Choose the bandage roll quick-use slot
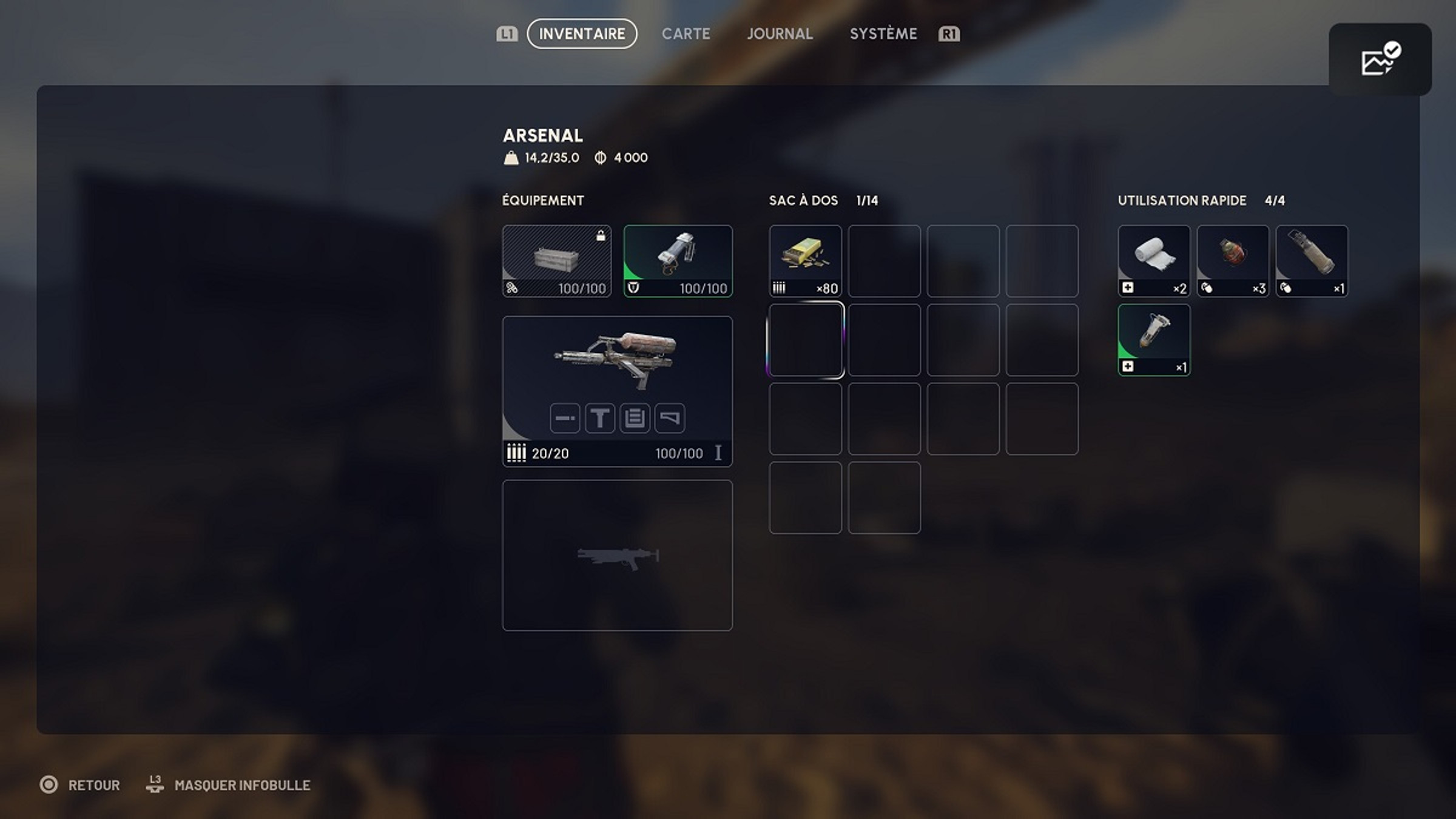This screenshot has width=1456, height=819. coord(1154,261)
